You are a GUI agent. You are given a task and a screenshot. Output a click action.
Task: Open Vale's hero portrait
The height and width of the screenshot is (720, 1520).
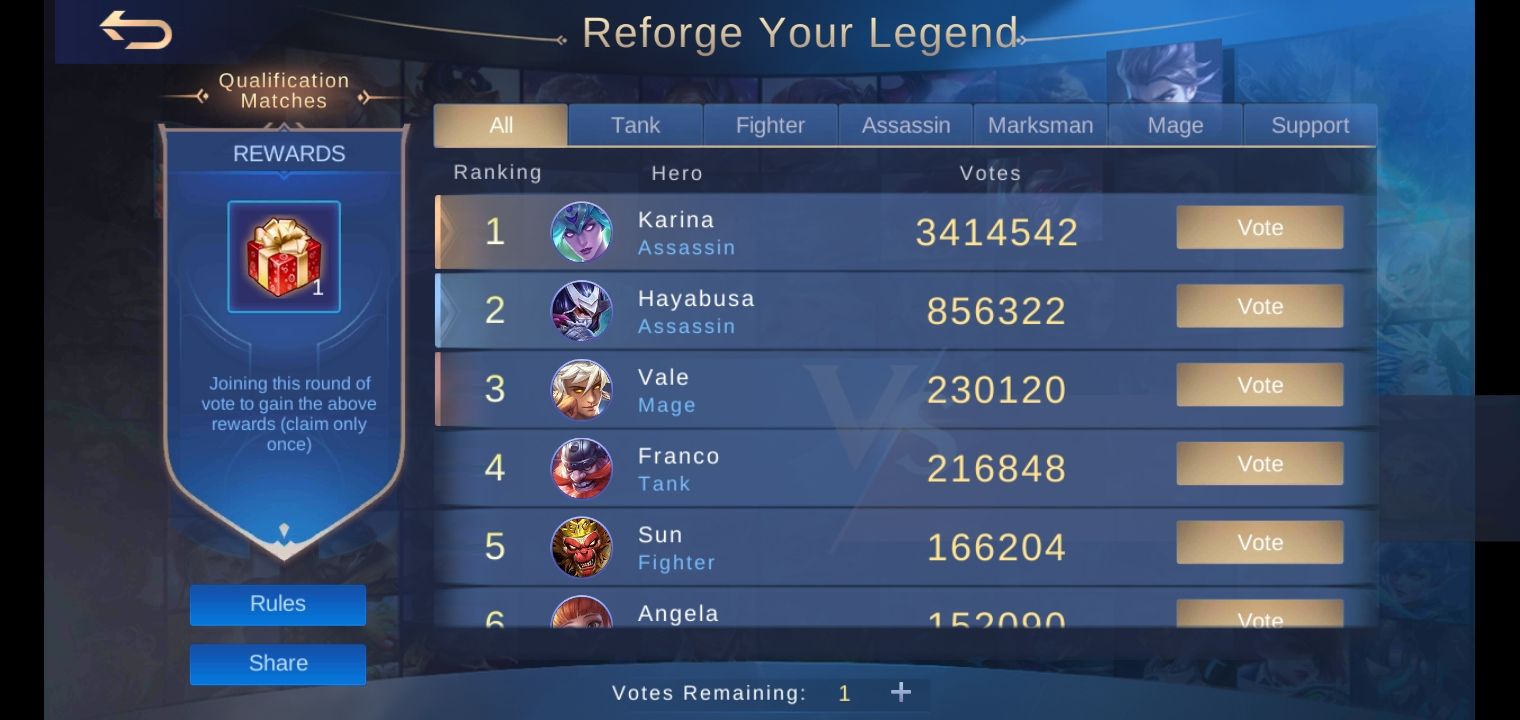pos(582,389)
